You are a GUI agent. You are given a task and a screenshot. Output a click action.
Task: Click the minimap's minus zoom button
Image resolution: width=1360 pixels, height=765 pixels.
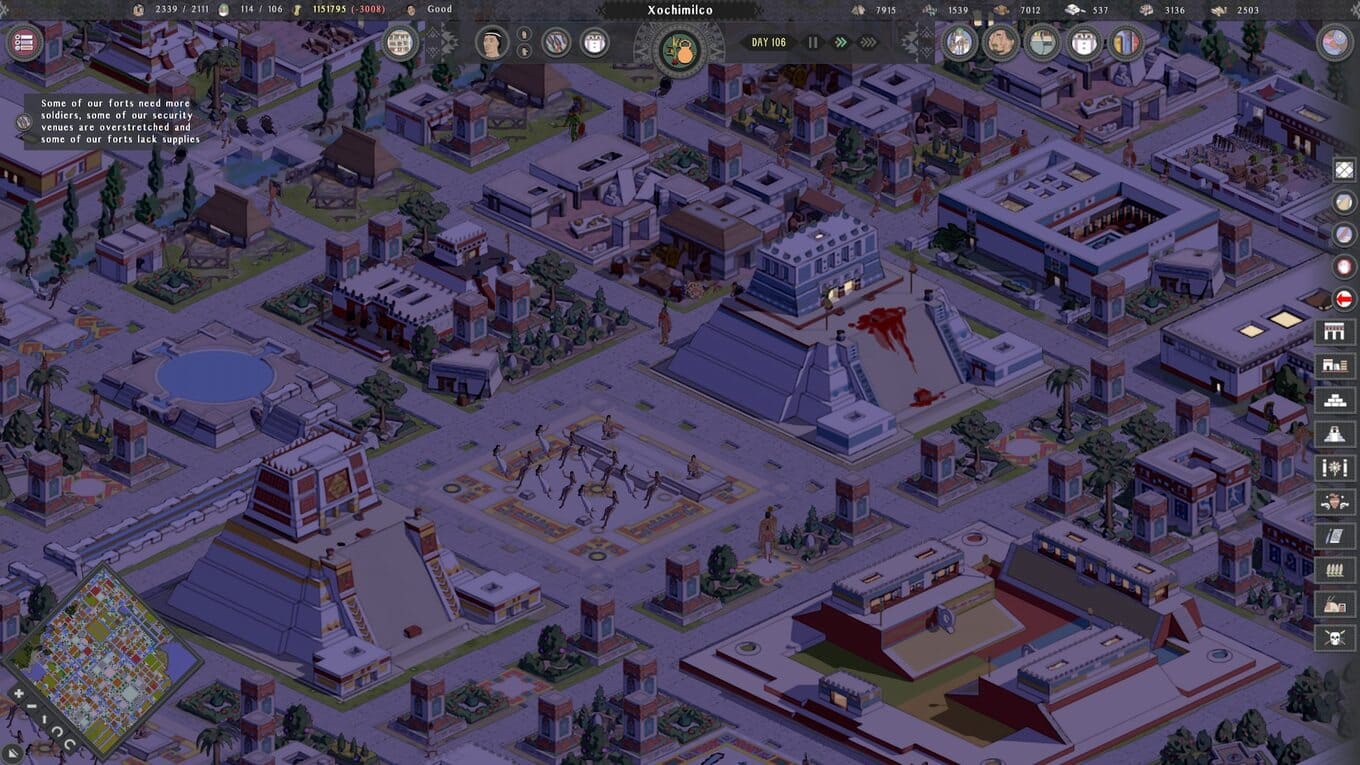coord(32,707)
